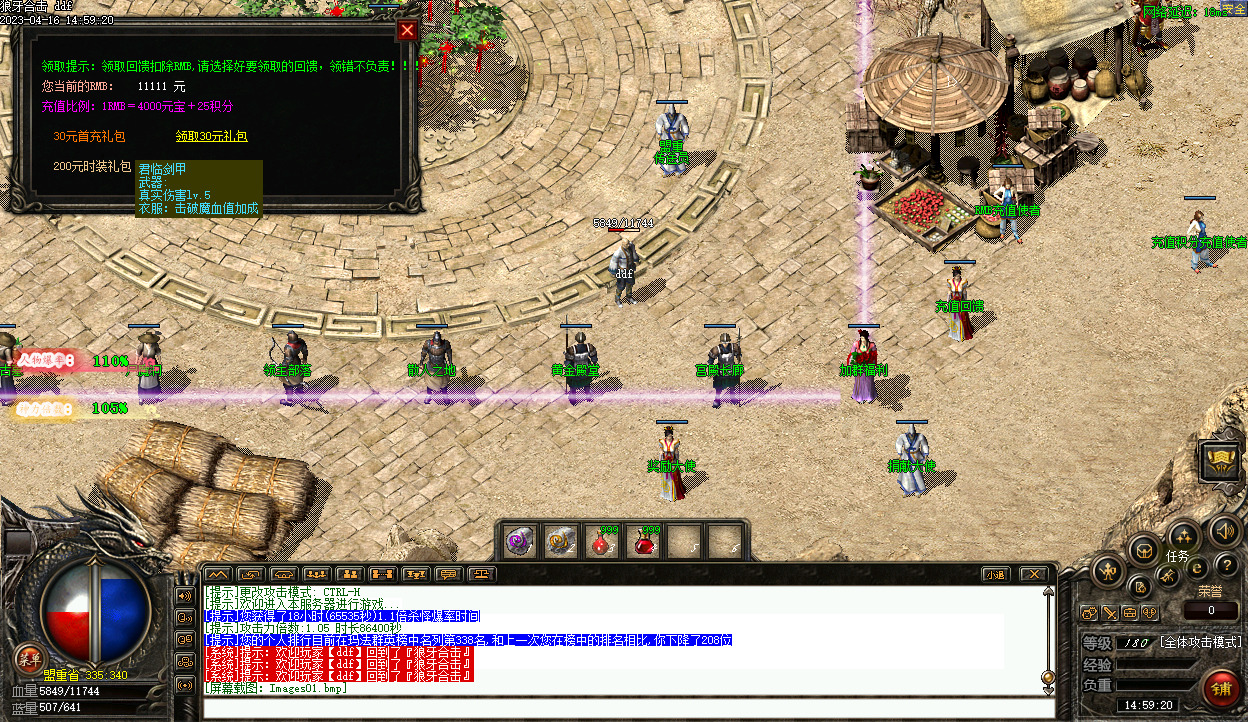
Task: Click the red 铺 shop button
Action: (1220, 689)
